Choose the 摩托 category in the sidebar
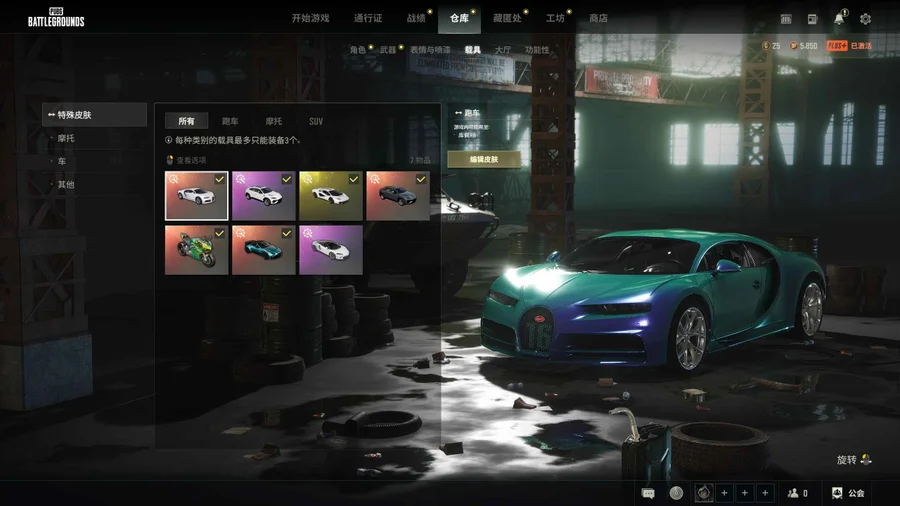This screenshot has height=506, width=900. pos(66,138)
